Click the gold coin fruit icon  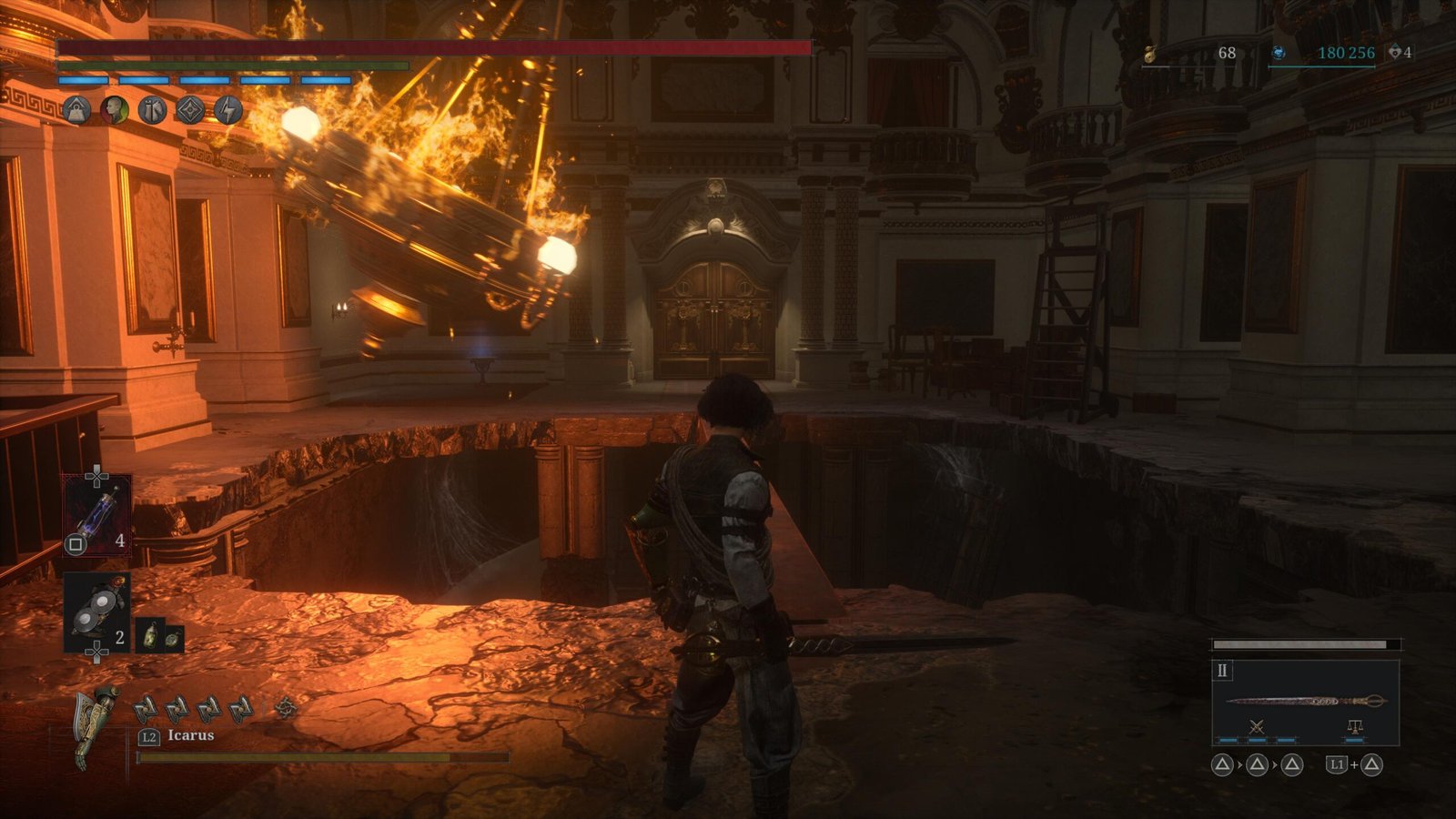click(1151, 53)
